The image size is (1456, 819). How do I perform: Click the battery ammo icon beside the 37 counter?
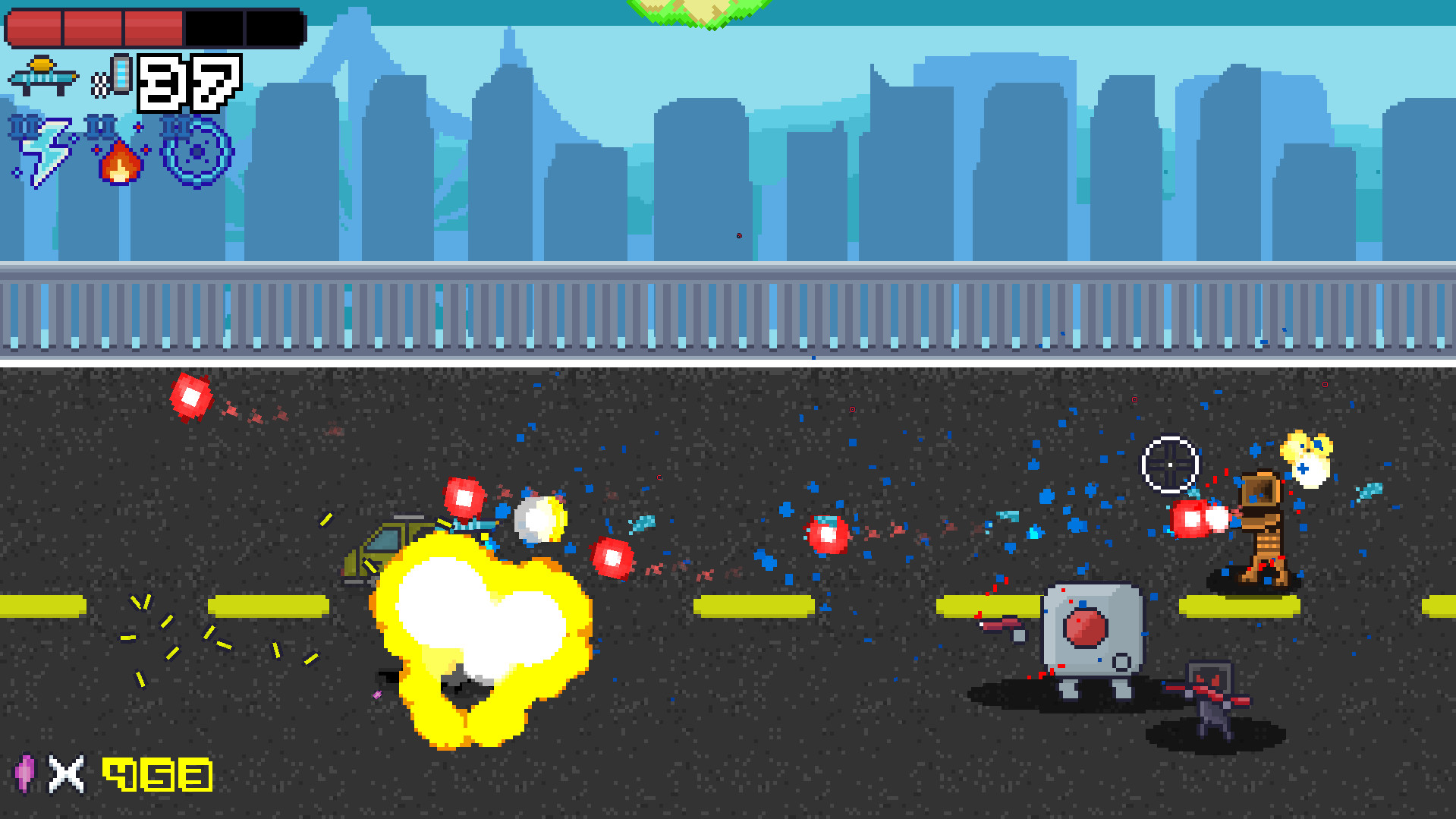coord(121,76)
